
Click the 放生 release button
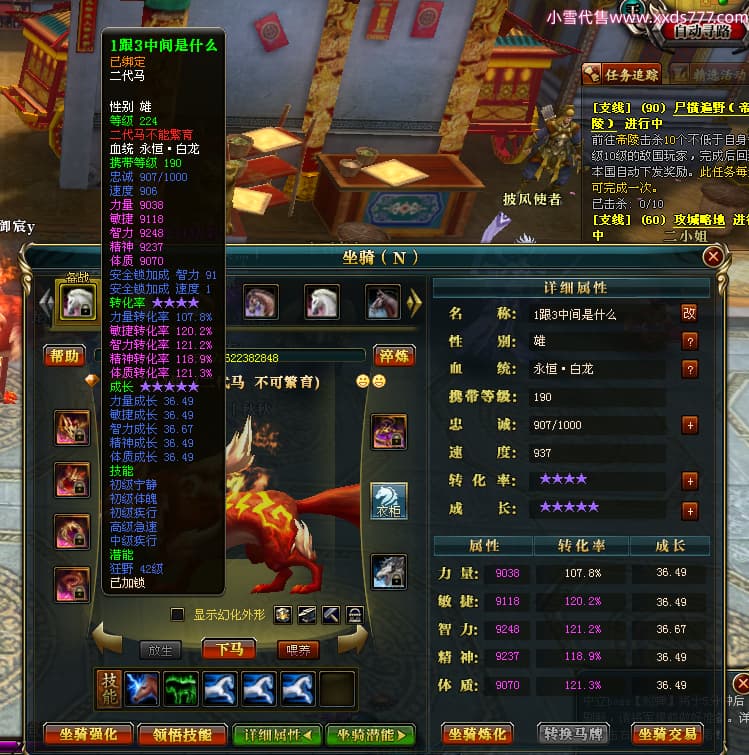pos(160,649)
